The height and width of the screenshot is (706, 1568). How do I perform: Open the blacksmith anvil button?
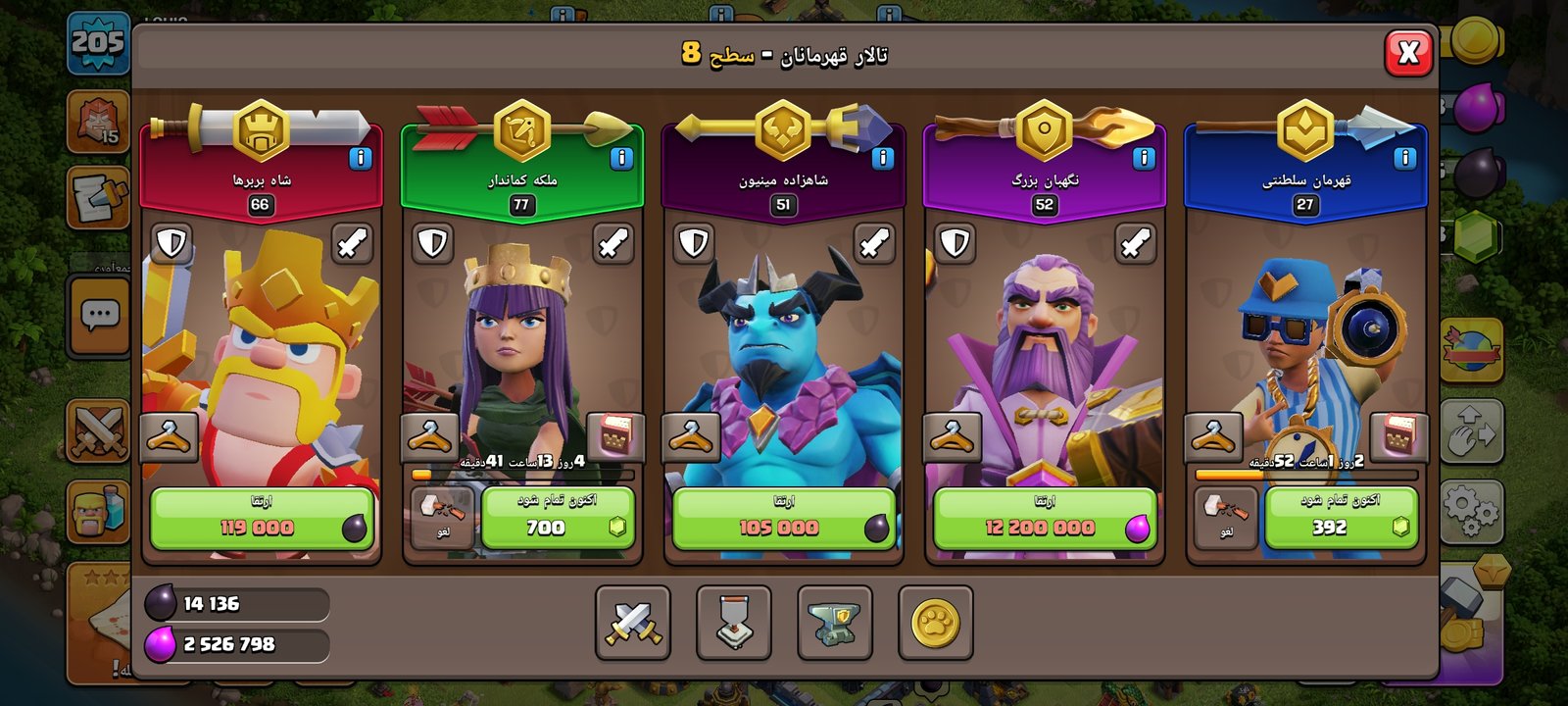coord(834,623)
